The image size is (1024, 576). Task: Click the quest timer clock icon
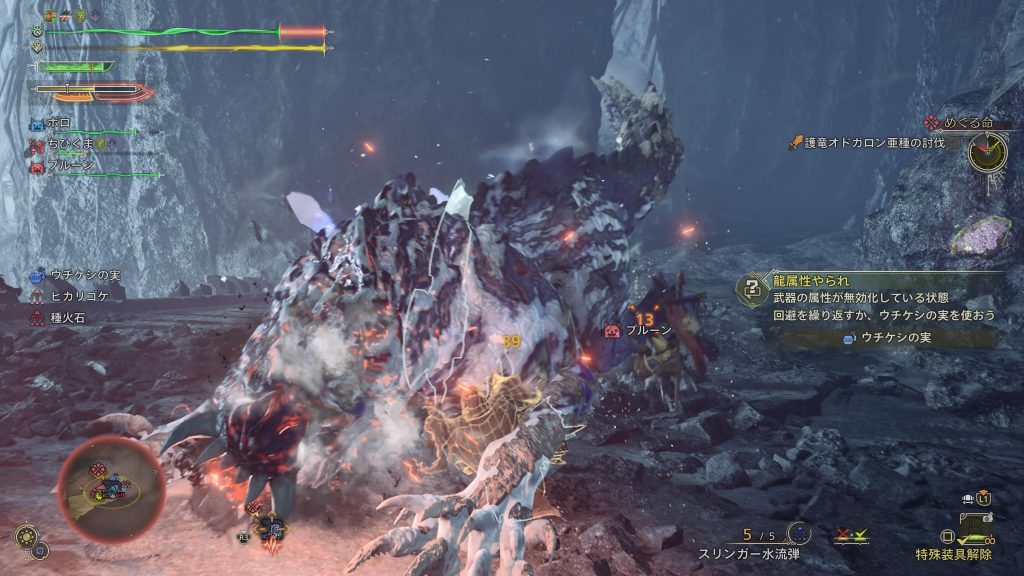[987, 152]
